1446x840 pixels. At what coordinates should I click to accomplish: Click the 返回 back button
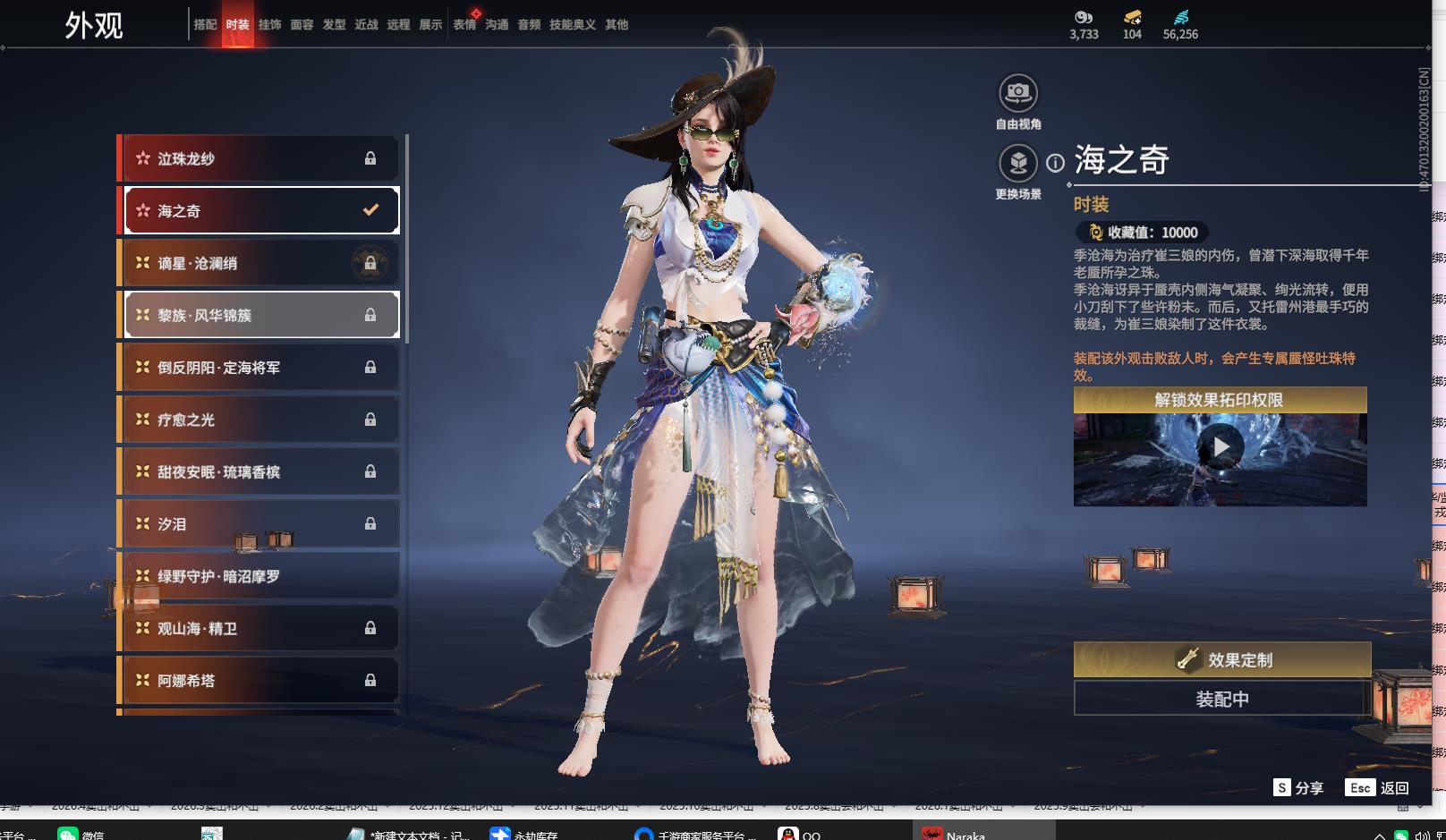click(x=1378, y=787)
